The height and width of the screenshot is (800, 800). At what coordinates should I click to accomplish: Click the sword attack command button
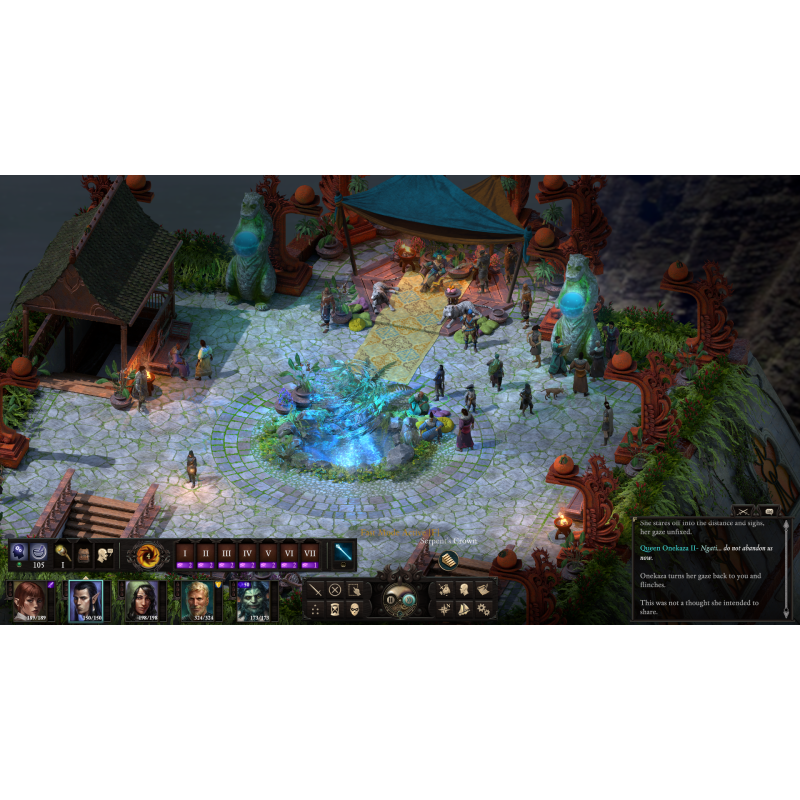click(x=316, y=589)
